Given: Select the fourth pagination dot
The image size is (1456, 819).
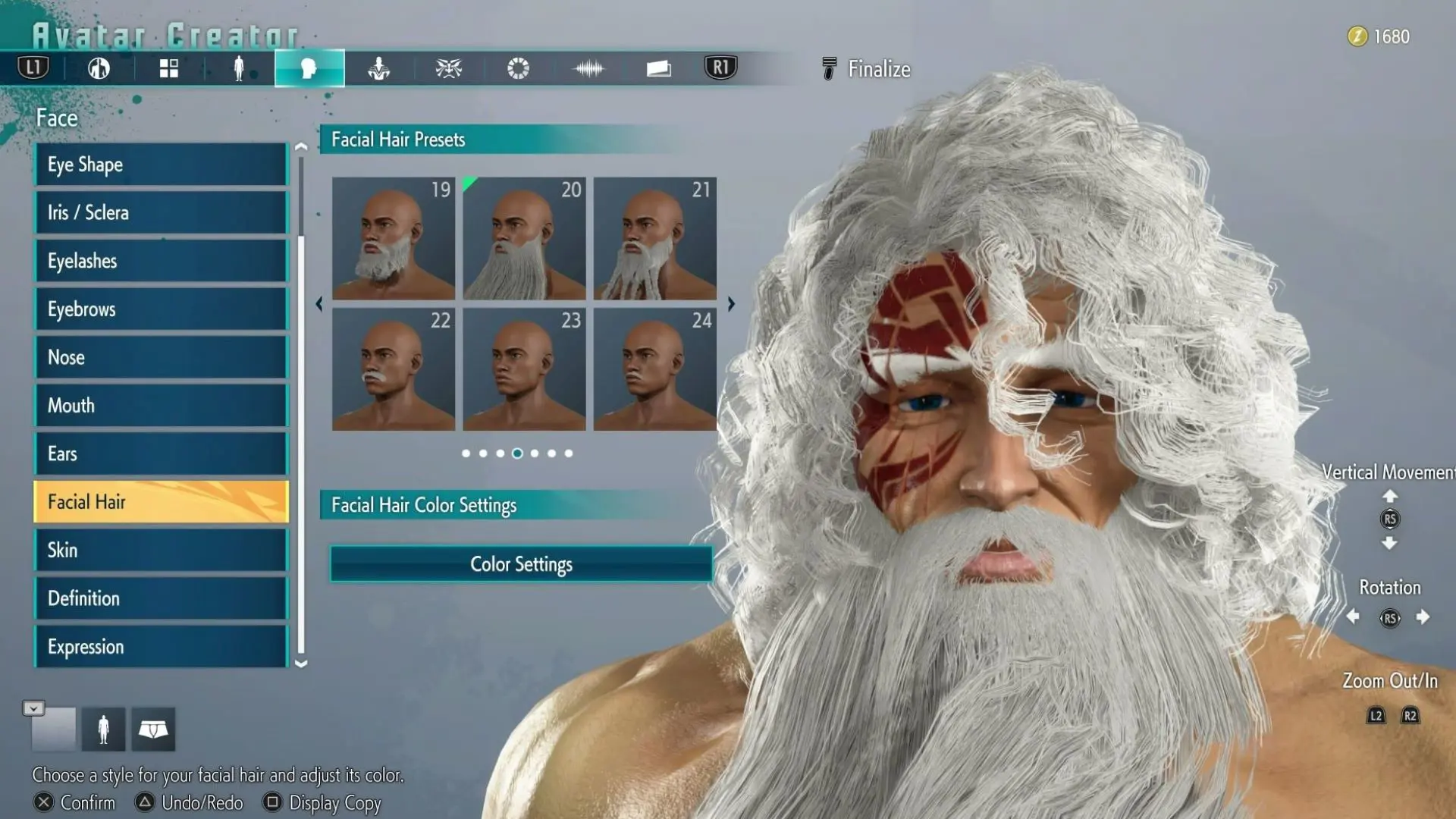Looking at the screenshot, I should pyautogui.click(x=517, y=453).
